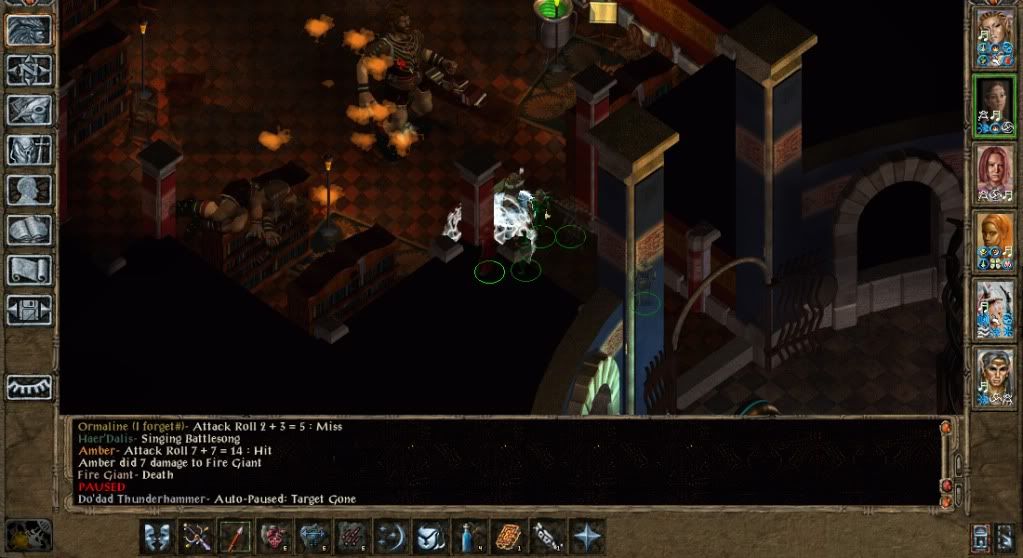
Task: Use the blue potion quick item slot
Action: pyautogui.click(x=470, y=535)
